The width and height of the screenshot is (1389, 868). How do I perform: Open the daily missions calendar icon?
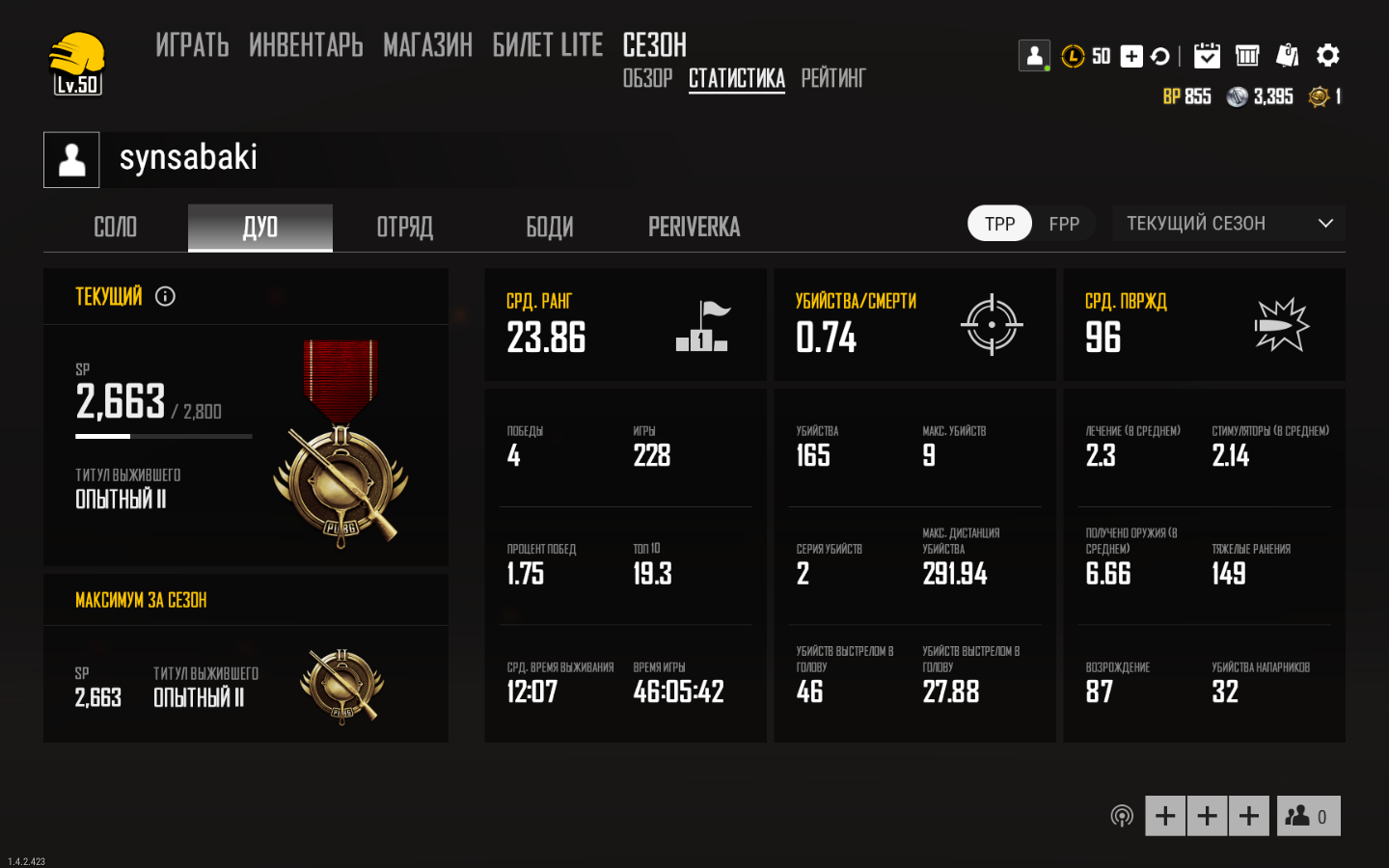(x=1208, y=55)
